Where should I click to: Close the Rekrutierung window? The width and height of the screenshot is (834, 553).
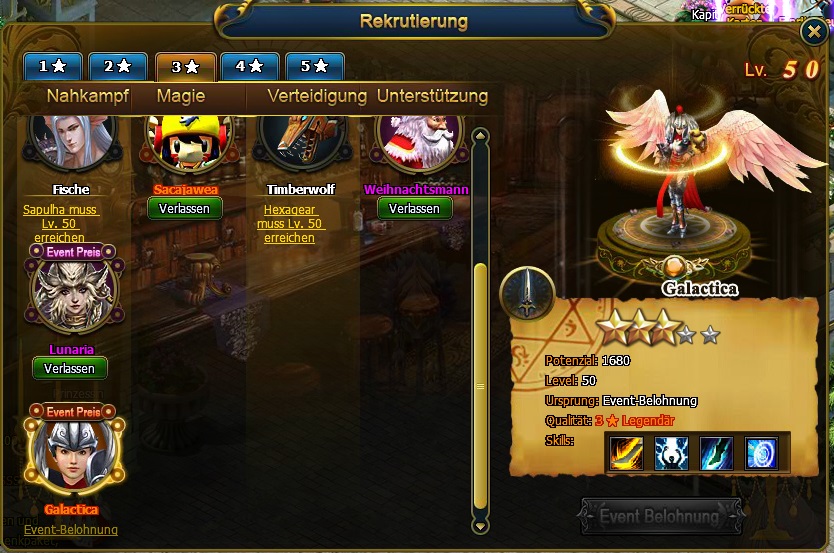(813, 32)
